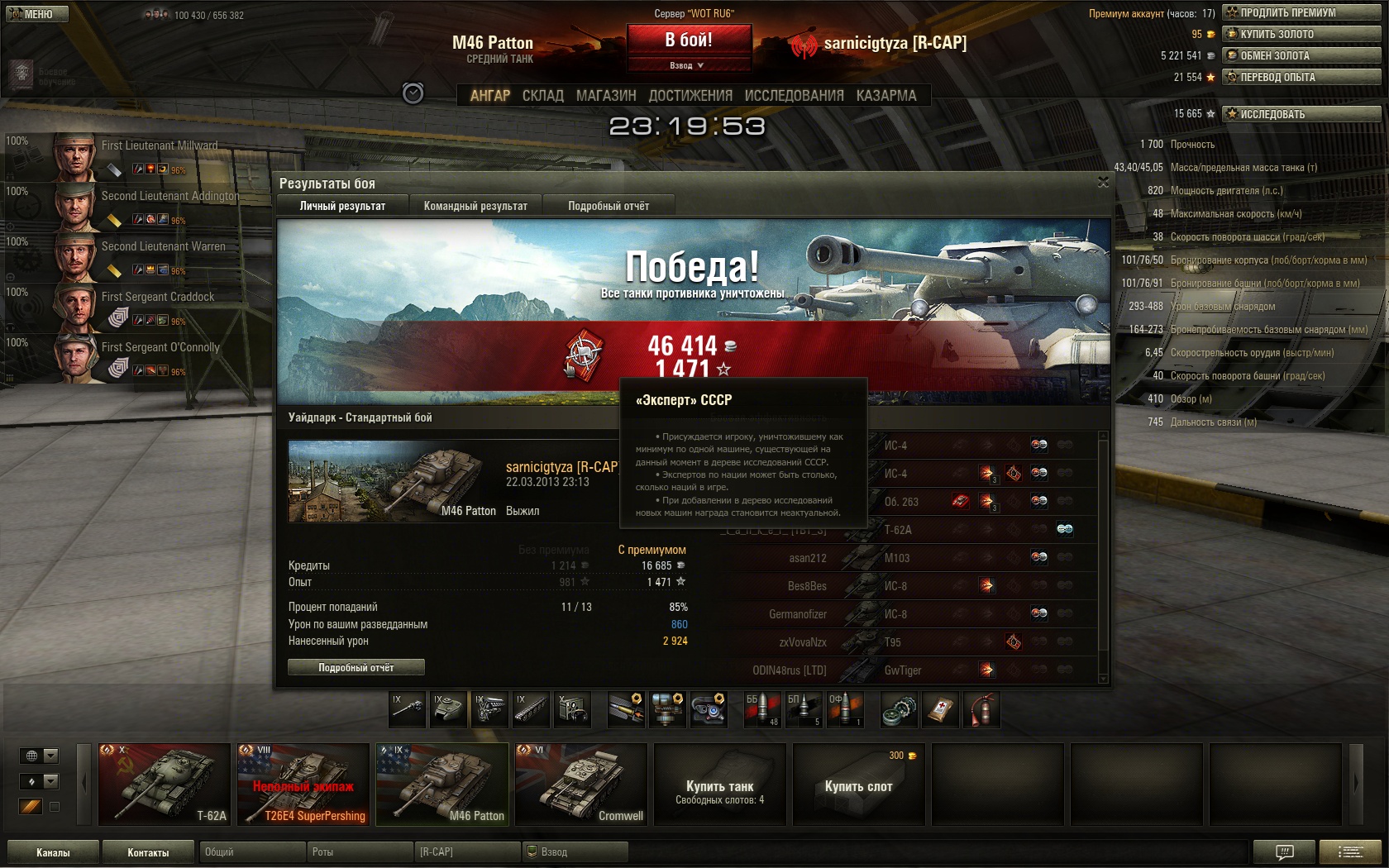Open the Каналы chat channels button
This screenshot has height=868, width=1389.
53,852
